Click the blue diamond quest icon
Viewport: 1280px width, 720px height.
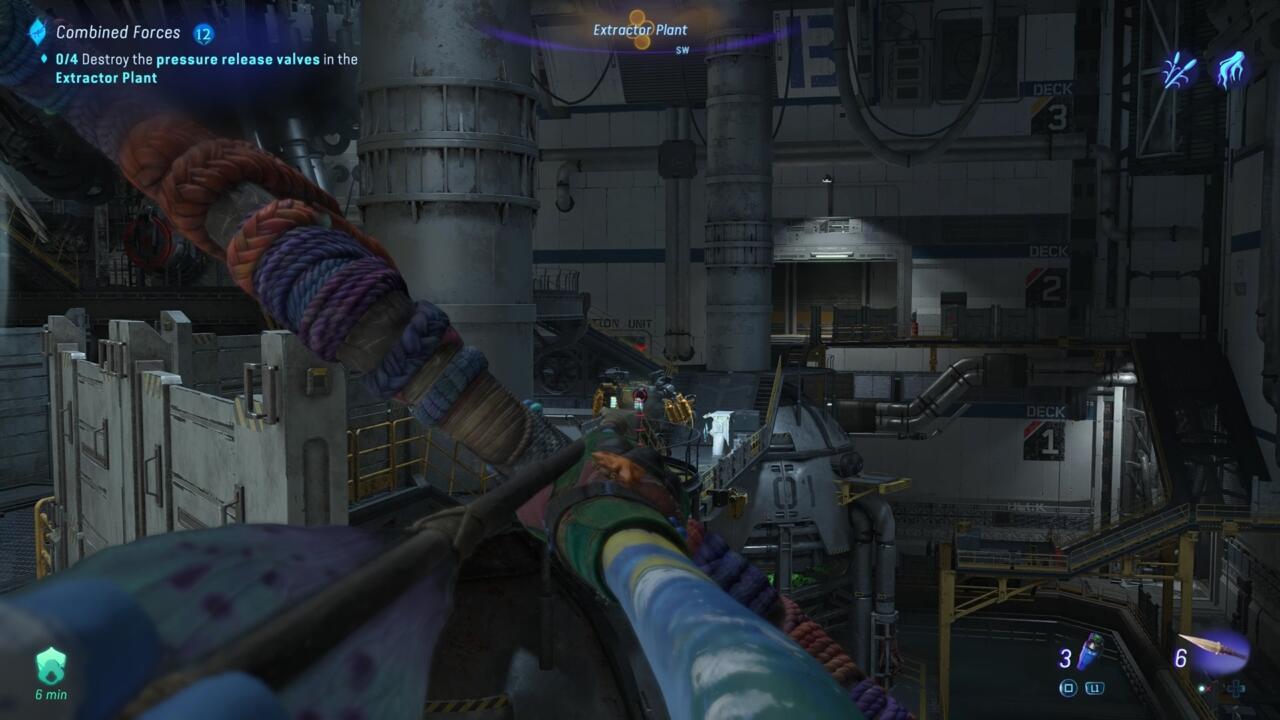[x=38, y=32]
